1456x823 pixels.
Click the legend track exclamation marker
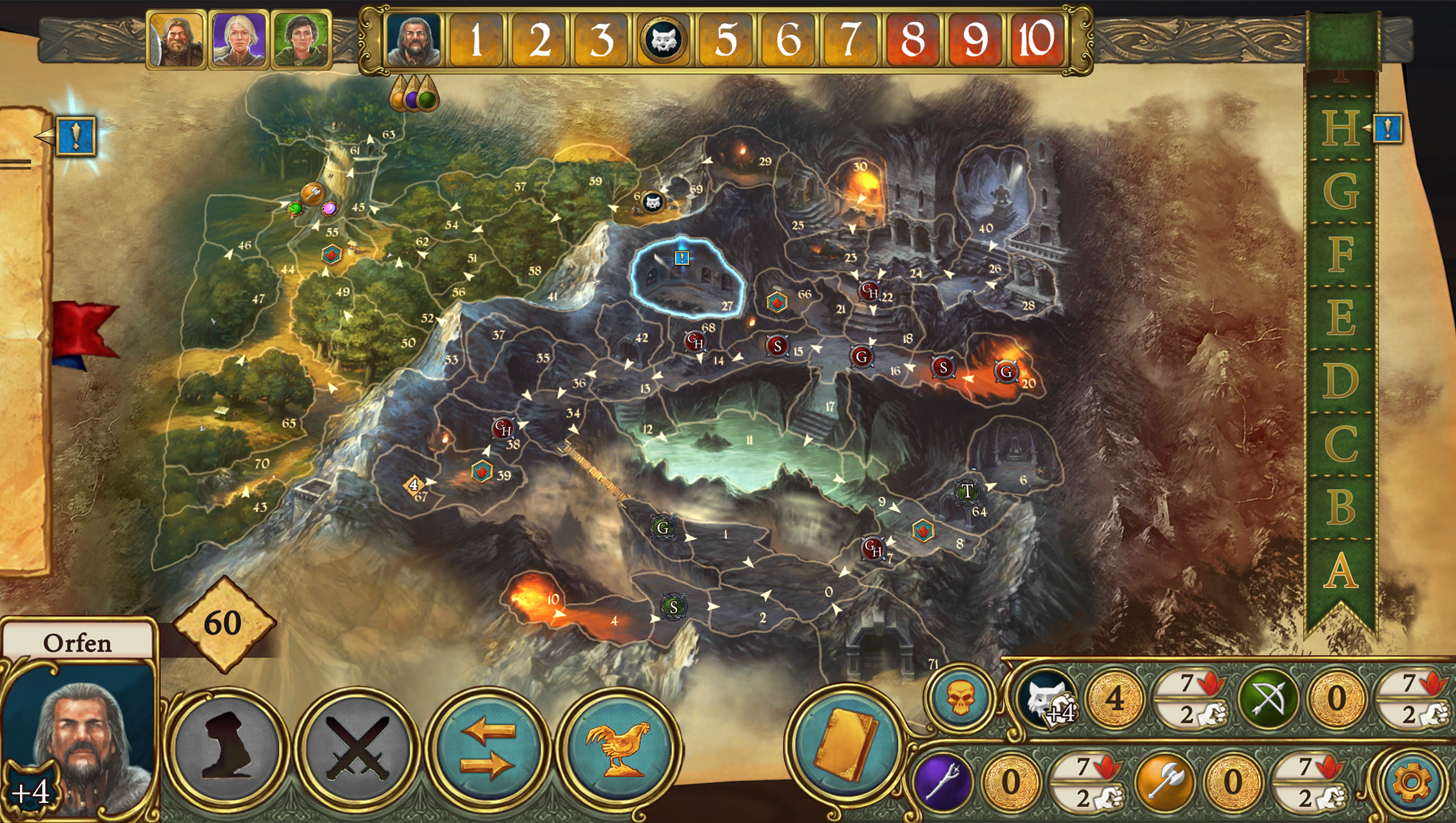(x=1388, y=129)
